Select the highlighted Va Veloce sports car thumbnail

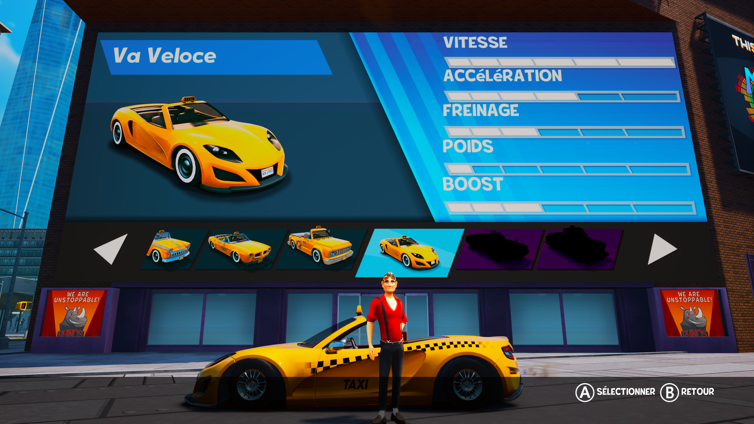click(410, 250)
